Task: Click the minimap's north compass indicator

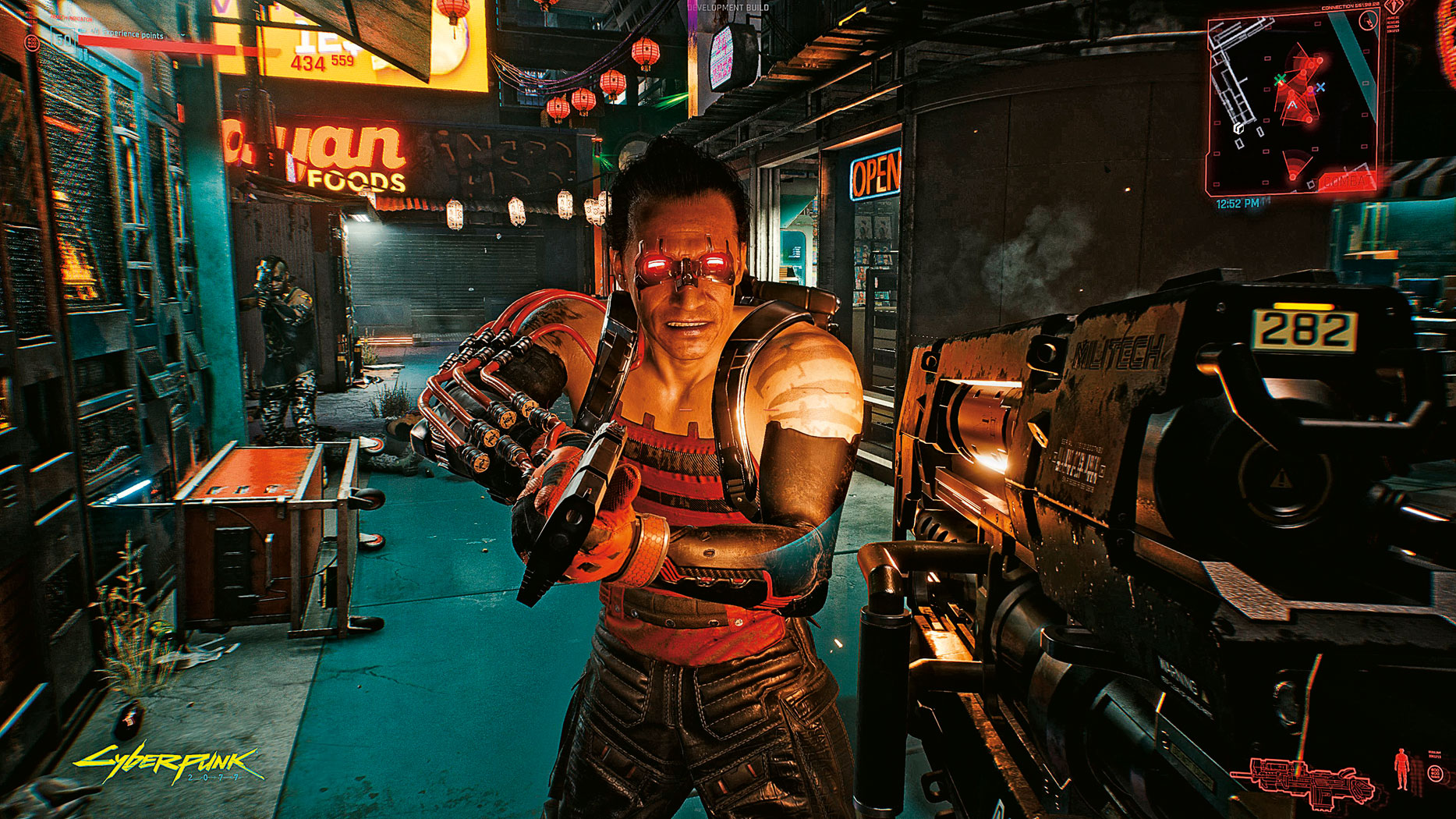Action: click(x=1368, y=22)
